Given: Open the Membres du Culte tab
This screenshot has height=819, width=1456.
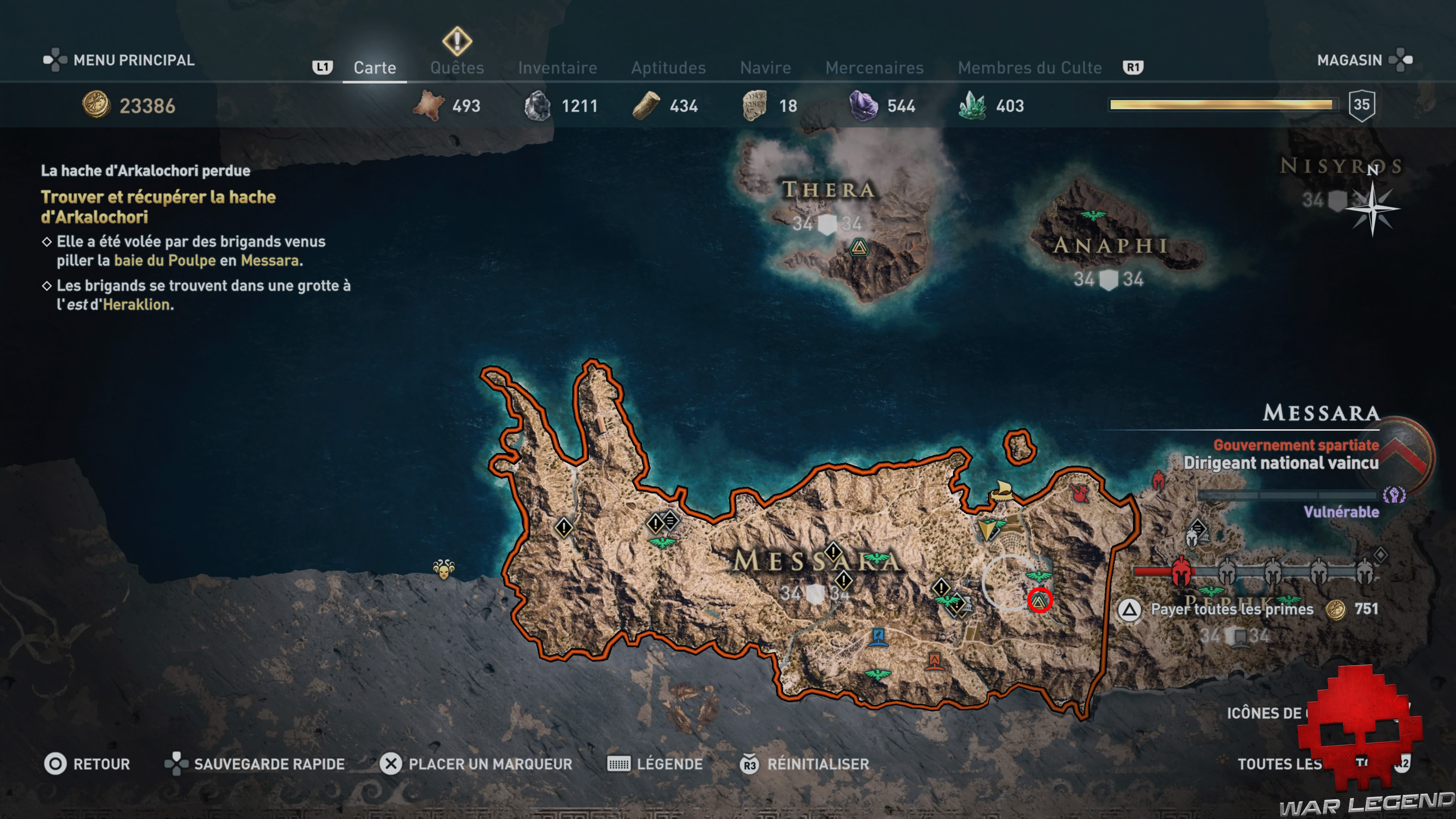Looking at the screenshot, I should coord(1029,68).
